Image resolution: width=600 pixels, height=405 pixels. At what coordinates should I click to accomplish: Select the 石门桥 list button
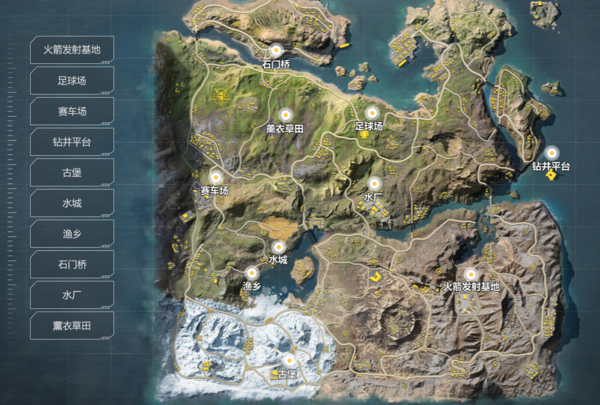[72, 265]
